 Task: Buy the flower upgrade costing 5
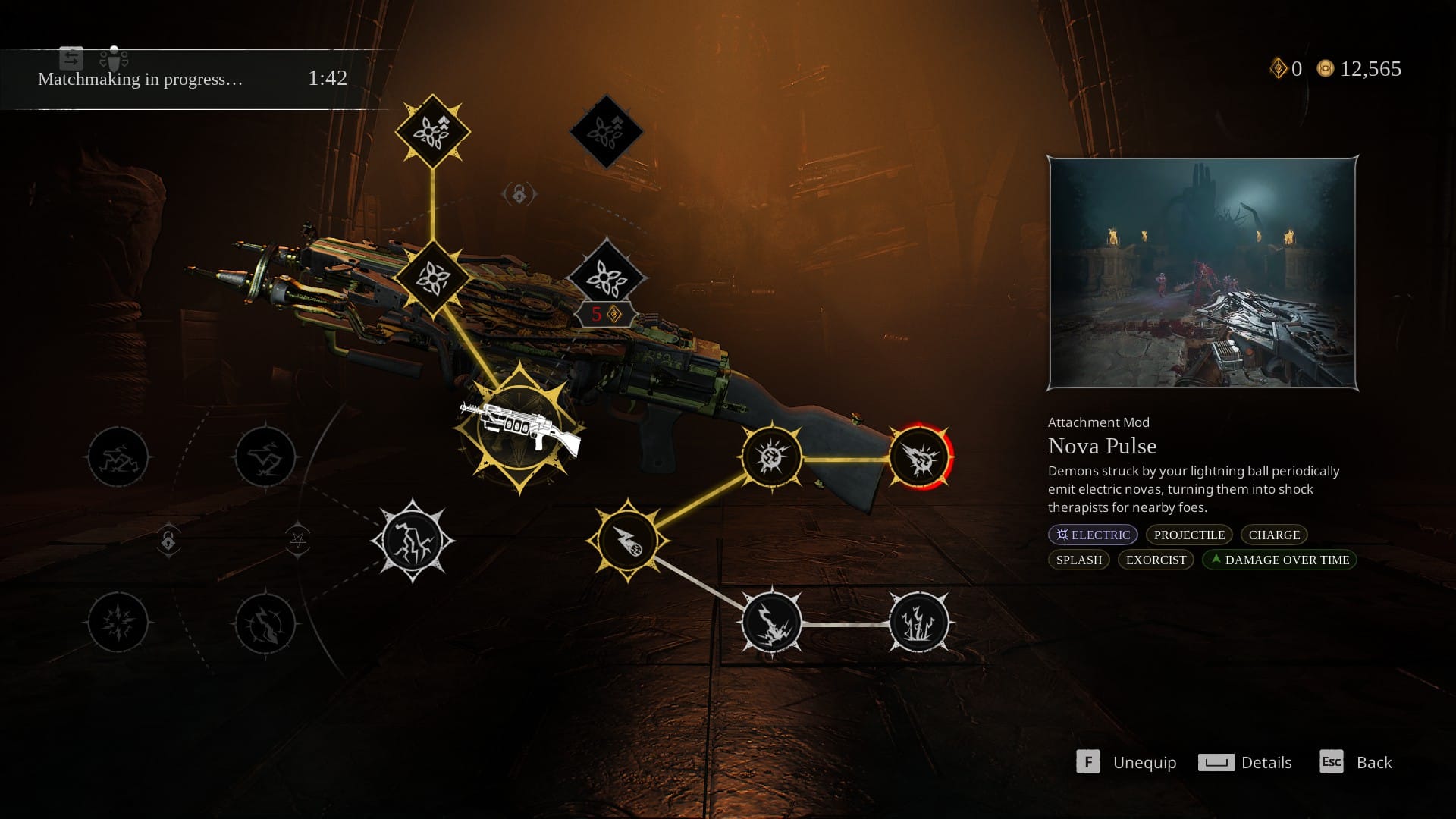pos(607,279)
